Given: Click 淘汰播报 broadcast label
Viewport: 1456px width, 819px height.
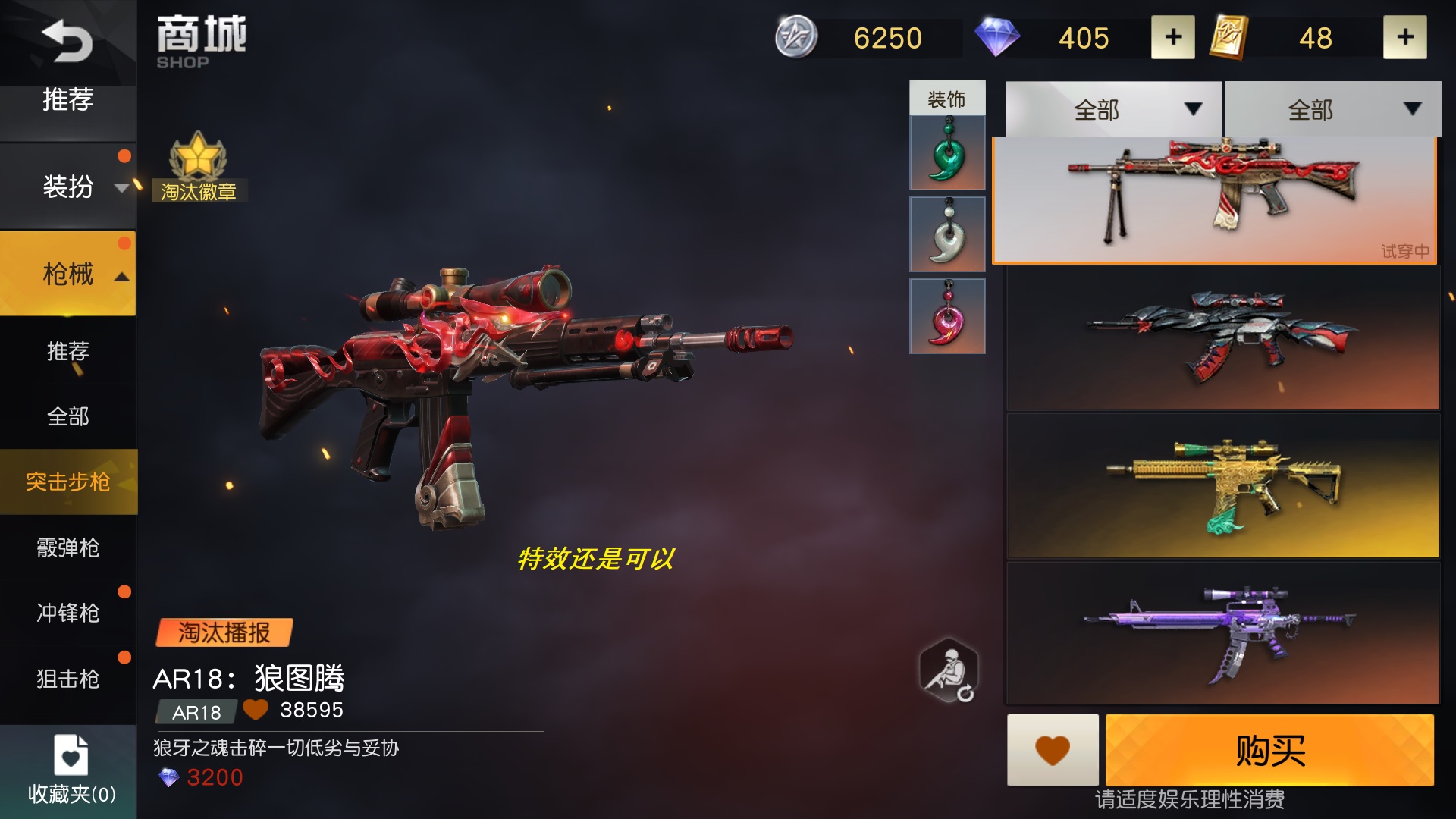Looking at the screenshot, I should tap(224, 630).
